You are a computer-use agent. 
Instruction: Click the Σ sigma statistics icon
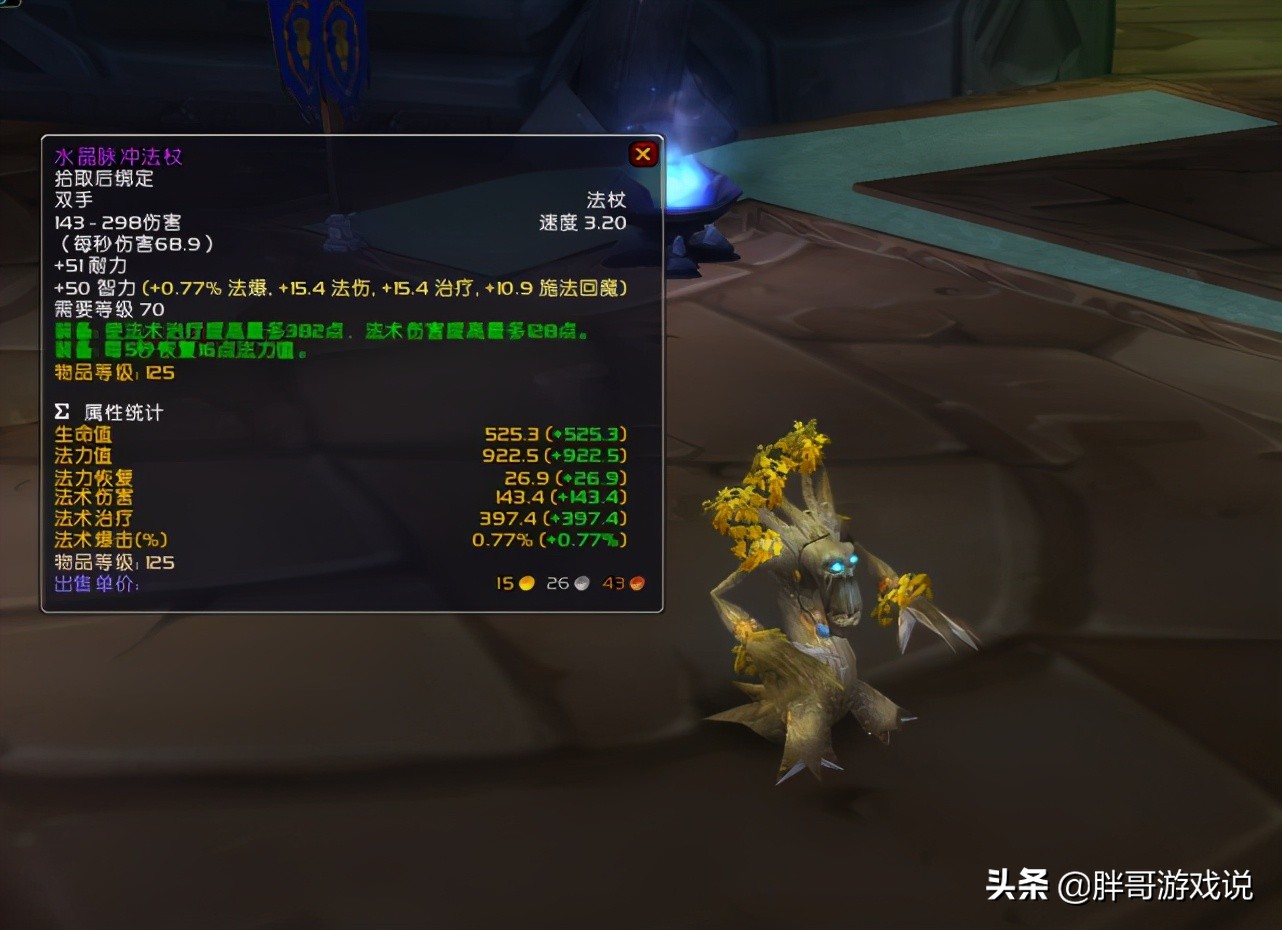click(63, 410)
